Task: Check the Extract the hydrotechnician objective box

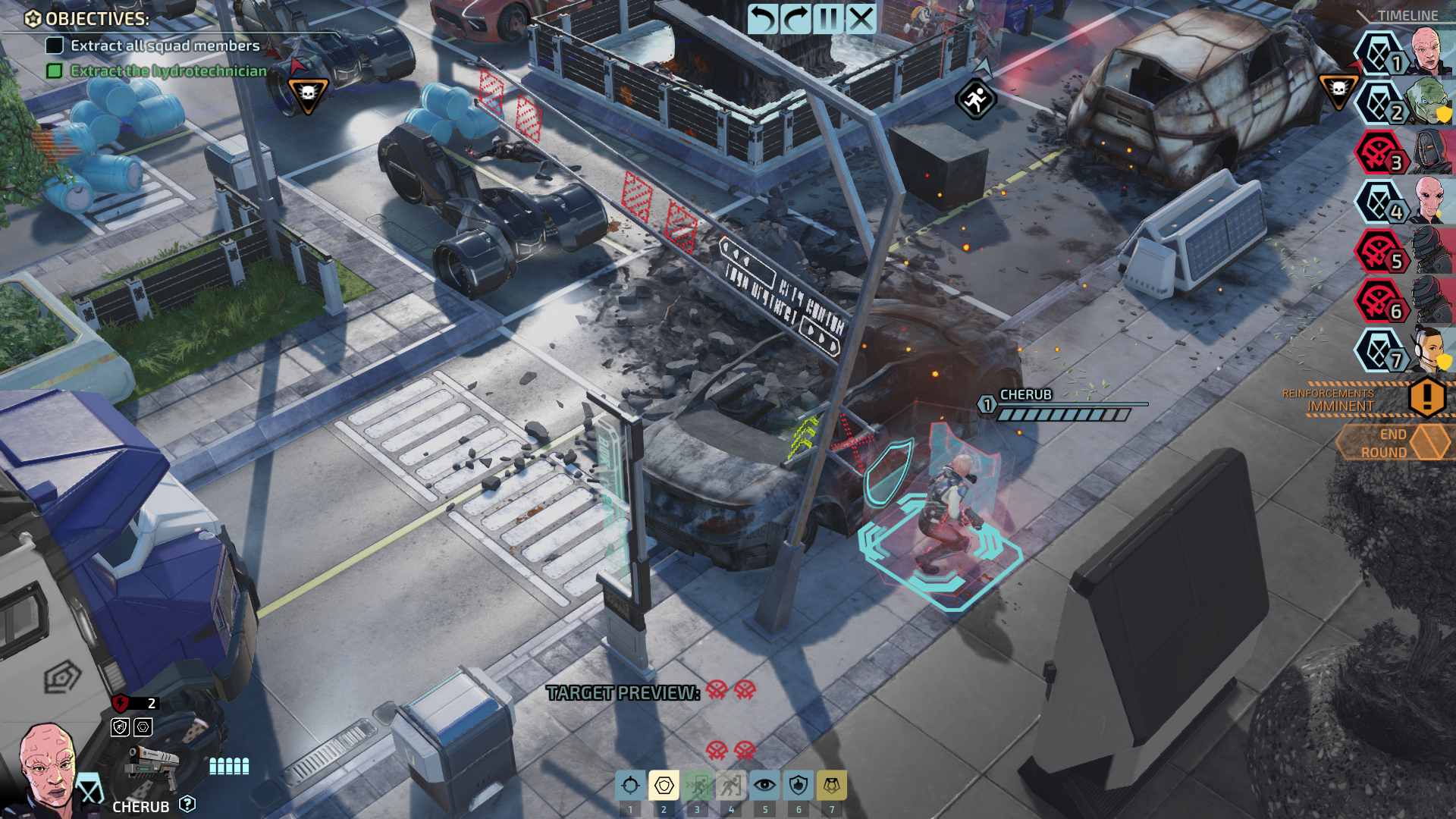Action: 53,71
